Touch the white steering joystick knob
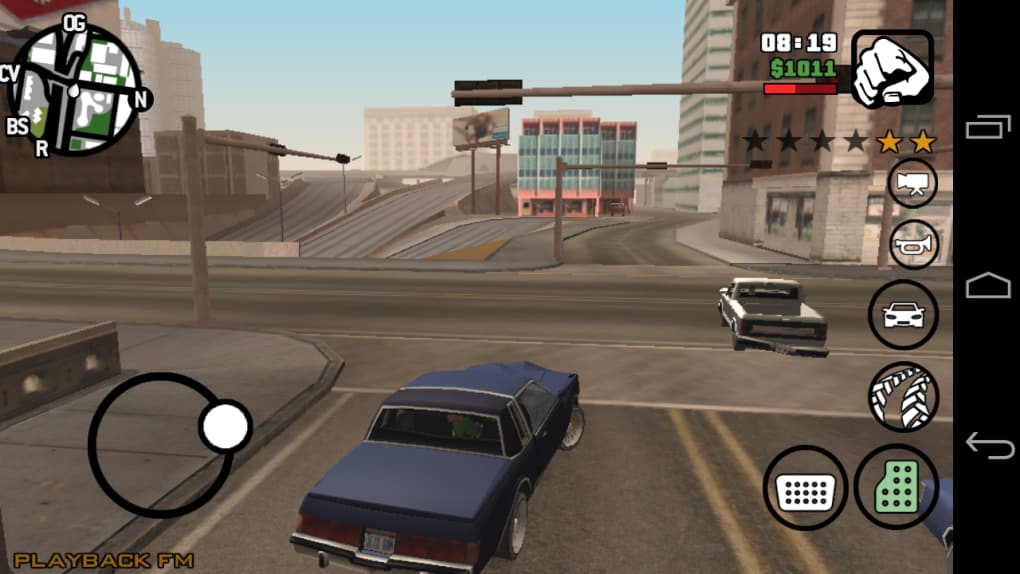The width and height of the screenshot is (1020, 574). pyautogui.click(x=224, y=427)
